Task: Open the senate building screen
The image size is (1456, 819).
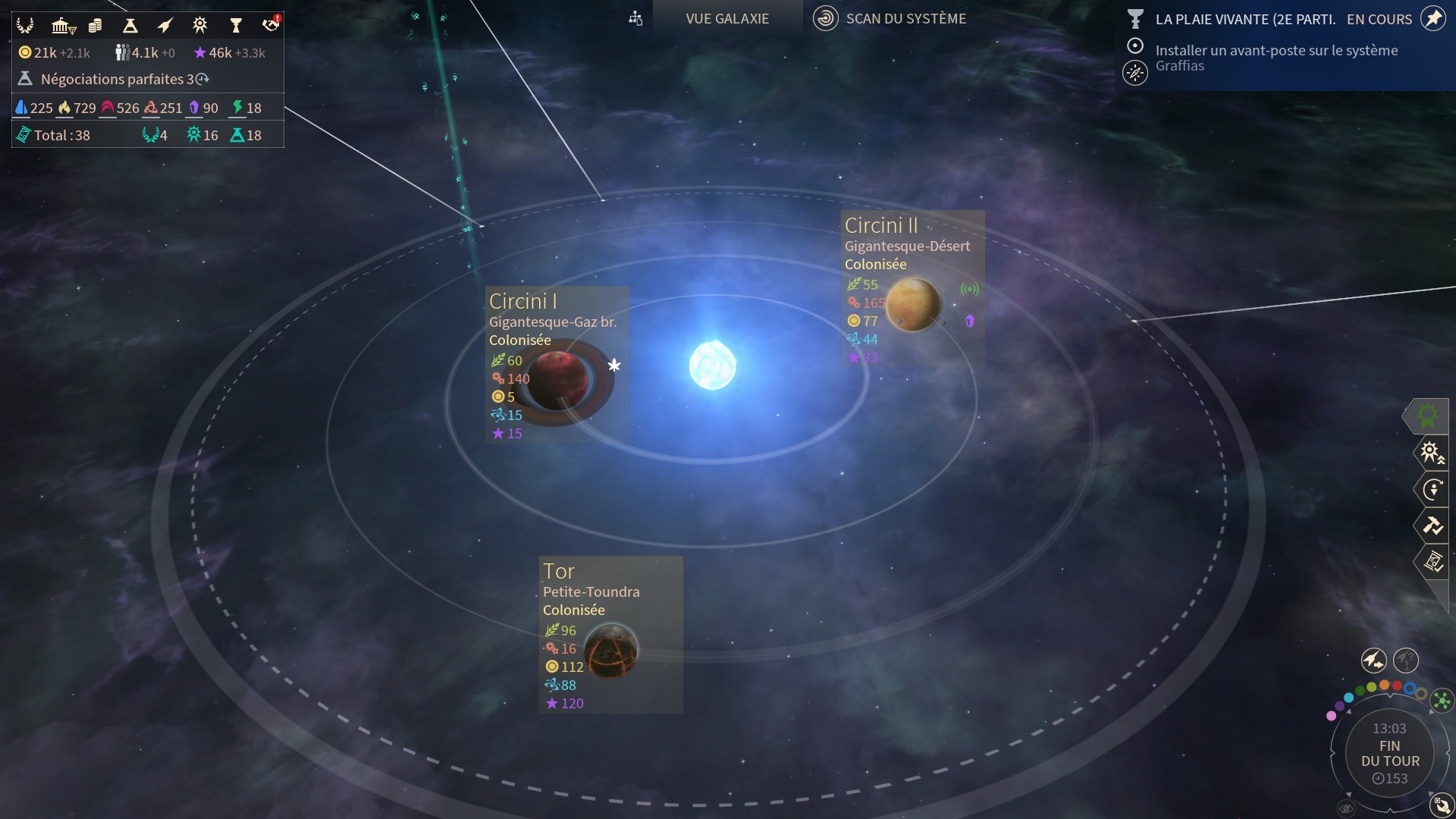Action: [62, 26]
